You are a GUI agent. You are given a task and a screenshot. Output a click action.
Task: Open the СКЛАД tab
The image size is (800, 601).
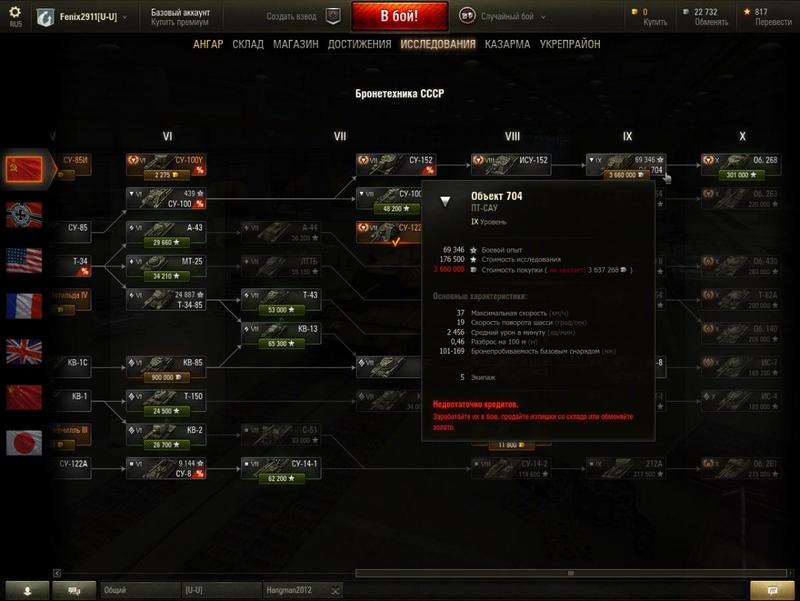coord(248,45)
